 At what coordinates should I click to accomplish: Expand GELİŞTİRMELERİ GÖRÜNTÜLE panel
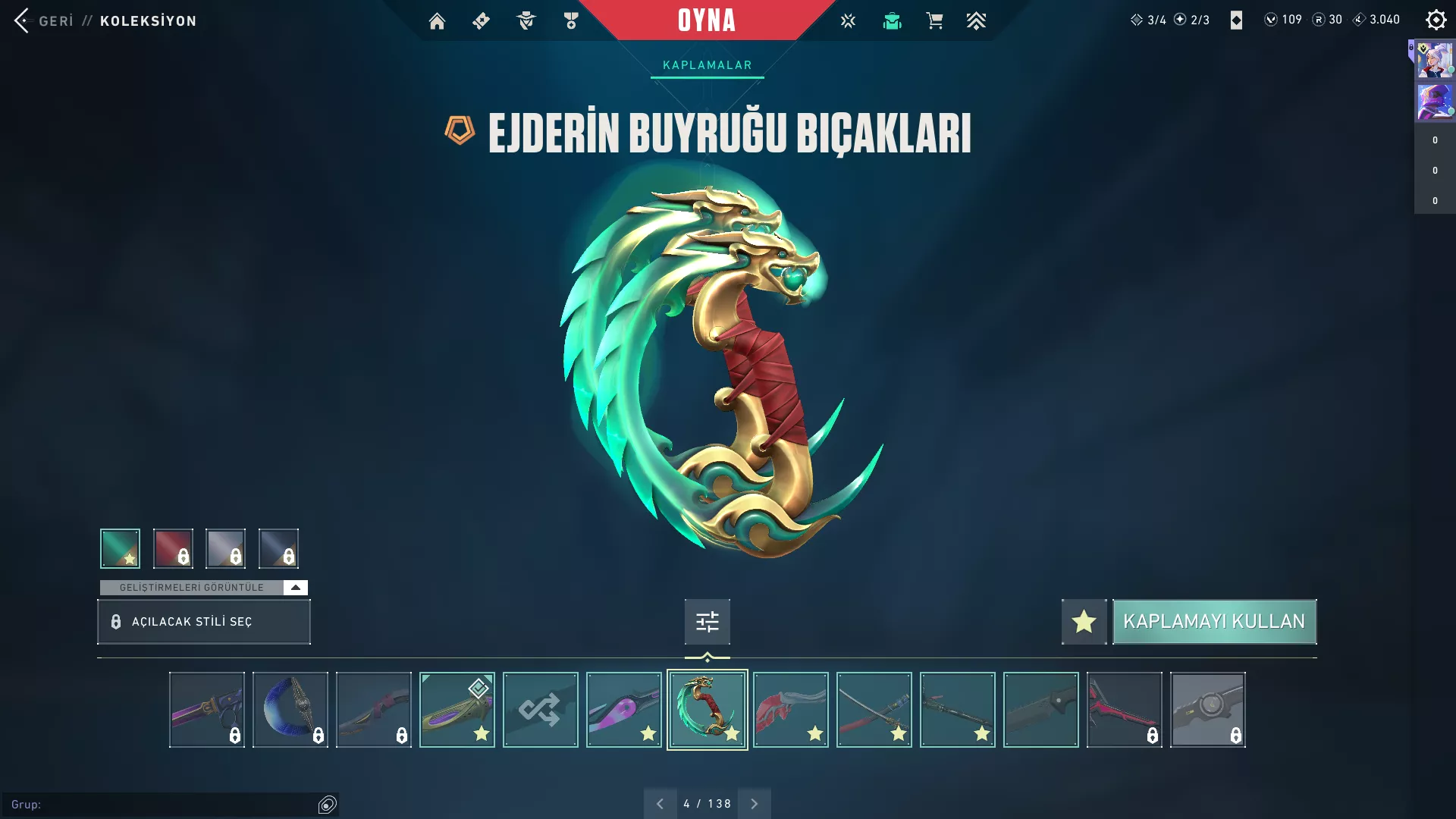(x=295, y=588)
